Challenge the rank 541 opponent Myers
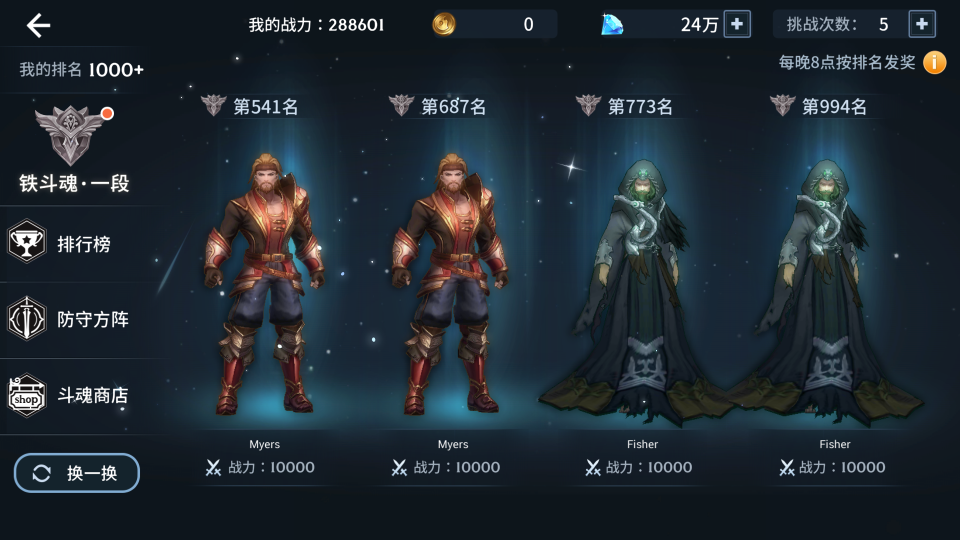This screenshot has width=960, height=540. [x=264, y=290]
